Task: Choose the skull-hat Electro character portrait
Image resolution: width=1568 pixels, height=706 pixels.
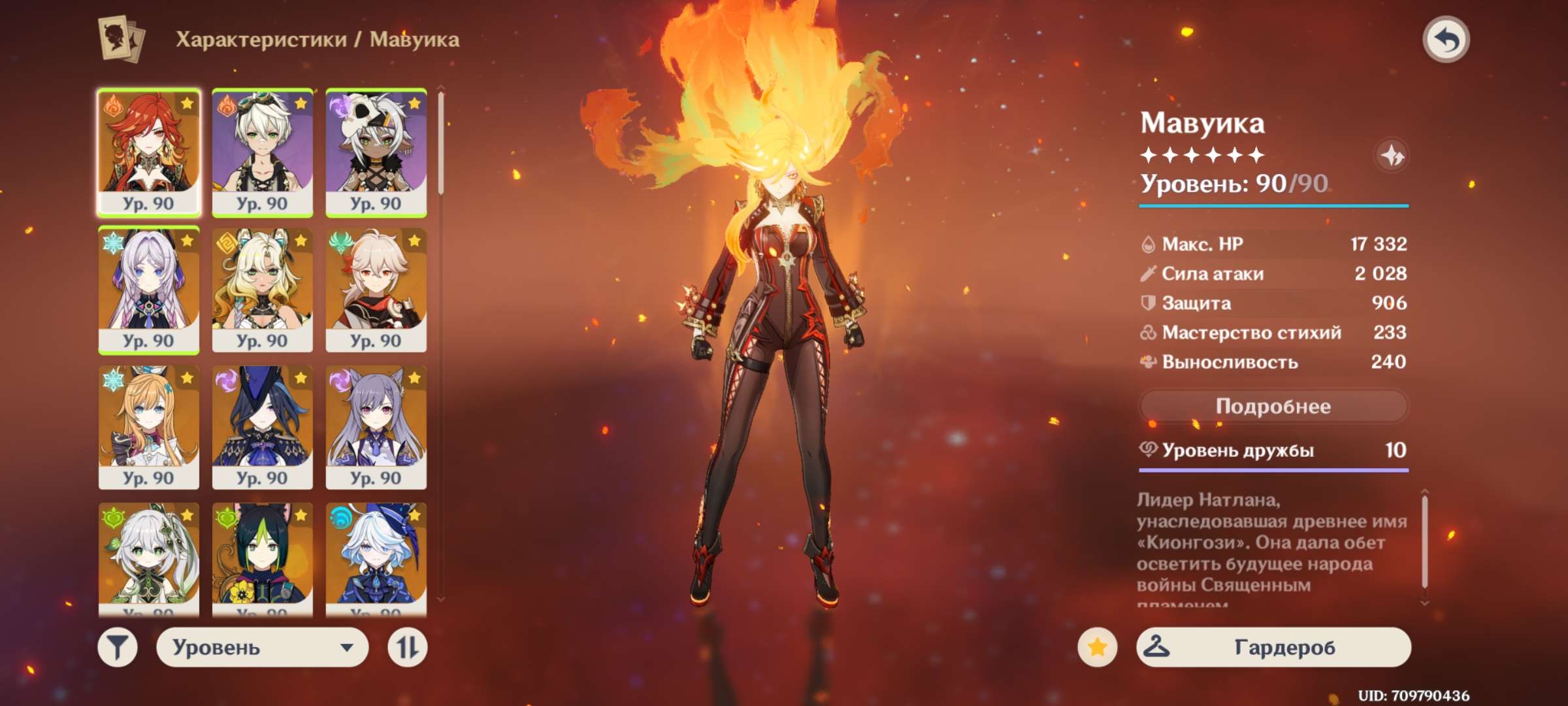Action: (376, 152)
